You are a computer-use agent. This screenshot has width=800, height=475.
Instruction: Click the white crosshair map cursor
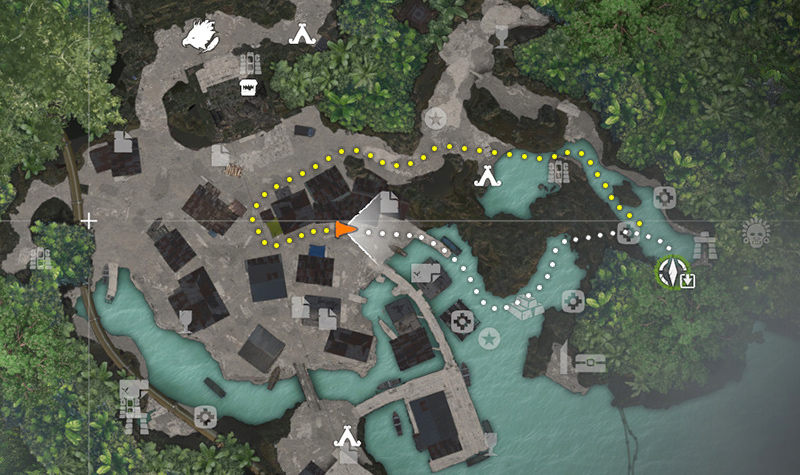pos(89,220)
